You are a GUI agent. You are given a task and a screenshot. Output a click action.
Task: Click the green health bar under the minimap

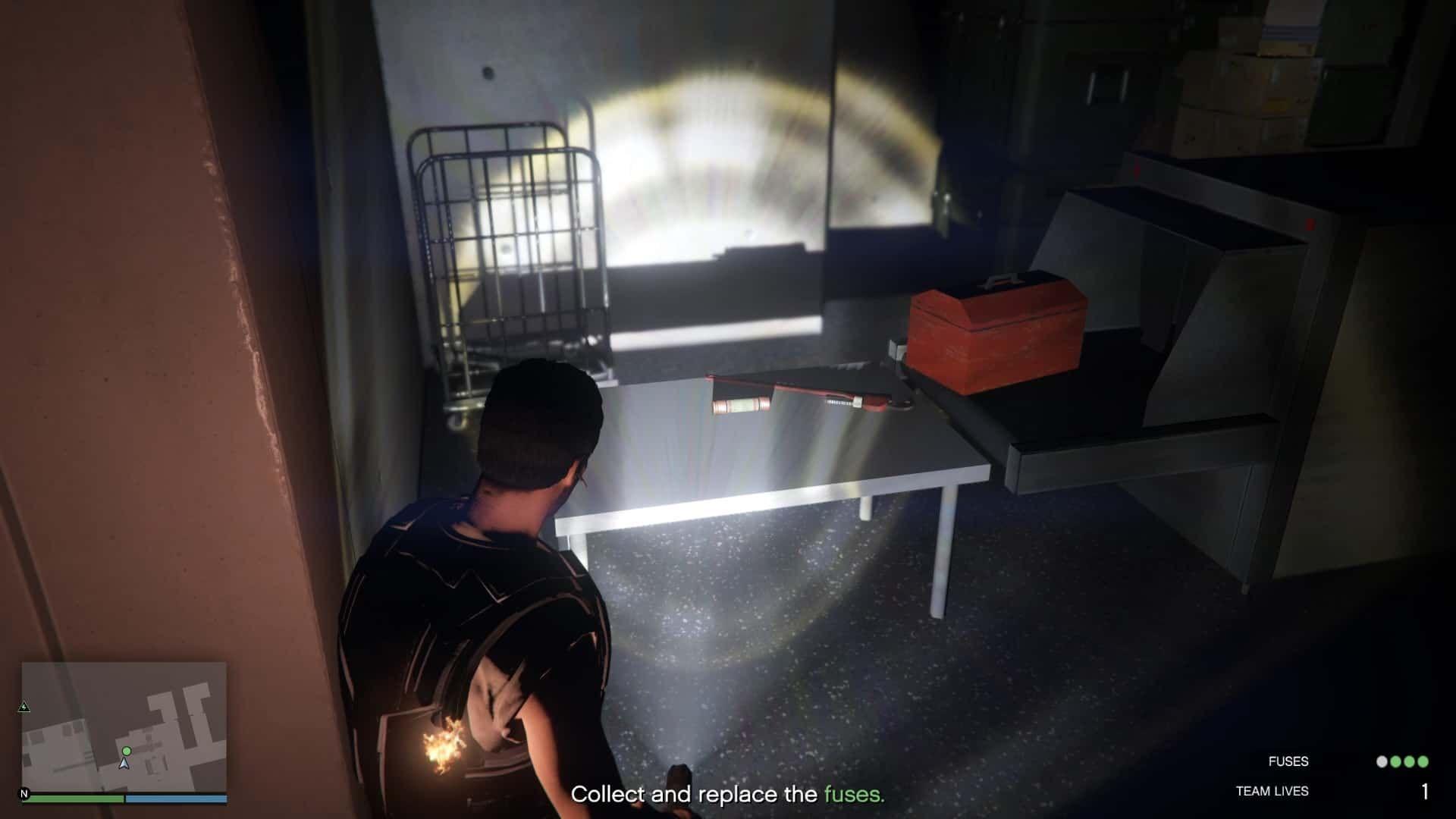(74, 797)
